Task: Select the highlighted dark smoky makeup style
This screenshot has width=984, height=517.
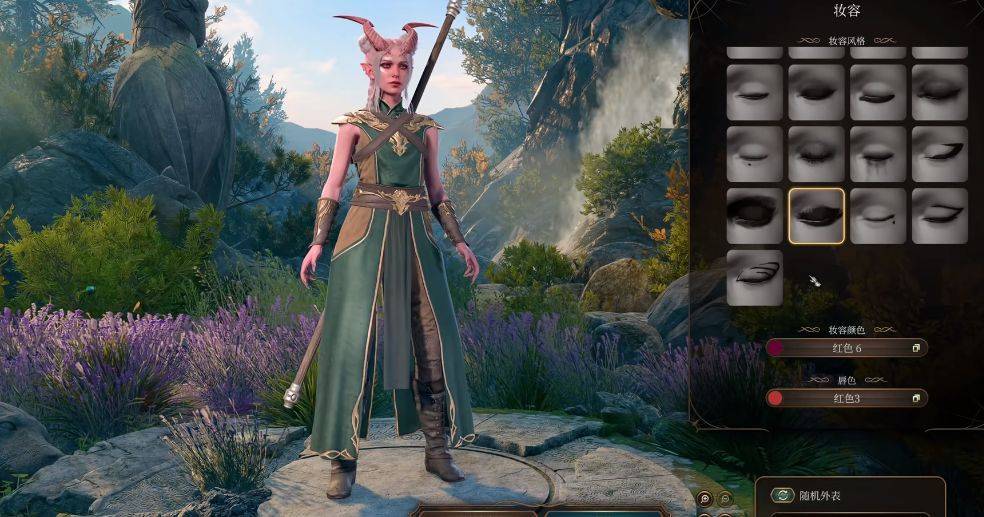Action: 816,216
